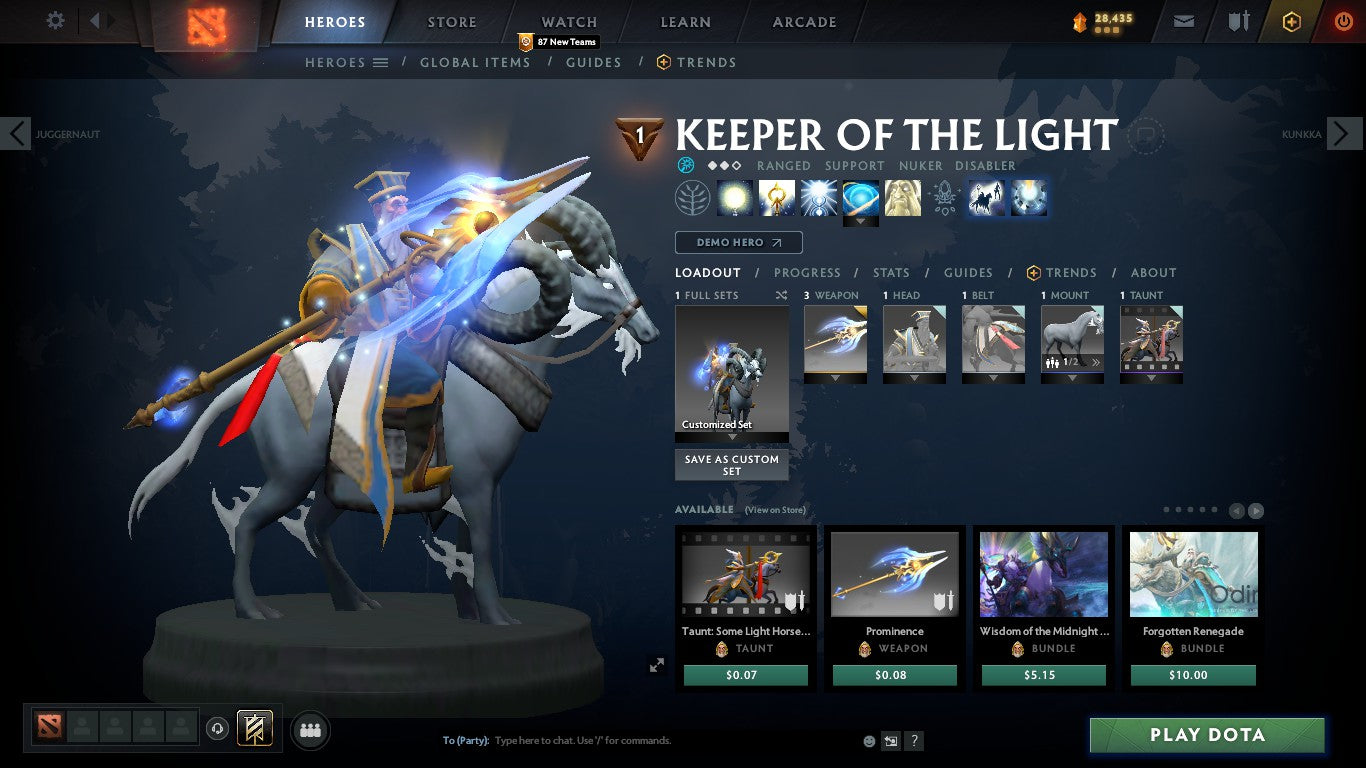
Task: Toggle favorite hero star next to ability row
Action: point(1145,136)
